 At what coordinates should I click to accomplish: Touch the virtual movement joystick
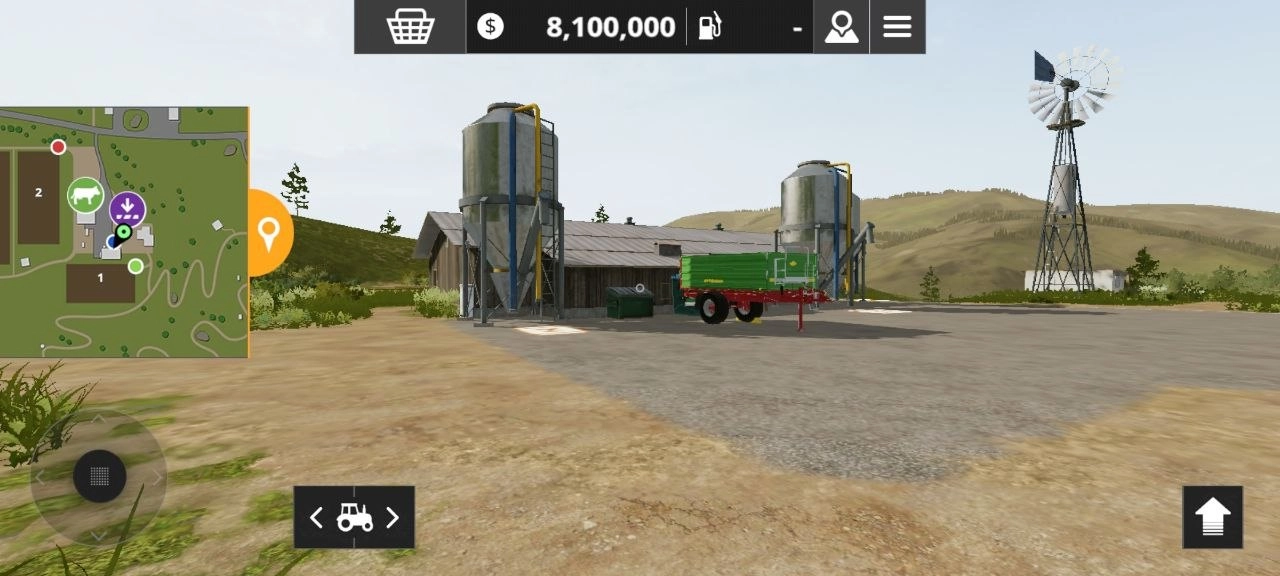99,476
